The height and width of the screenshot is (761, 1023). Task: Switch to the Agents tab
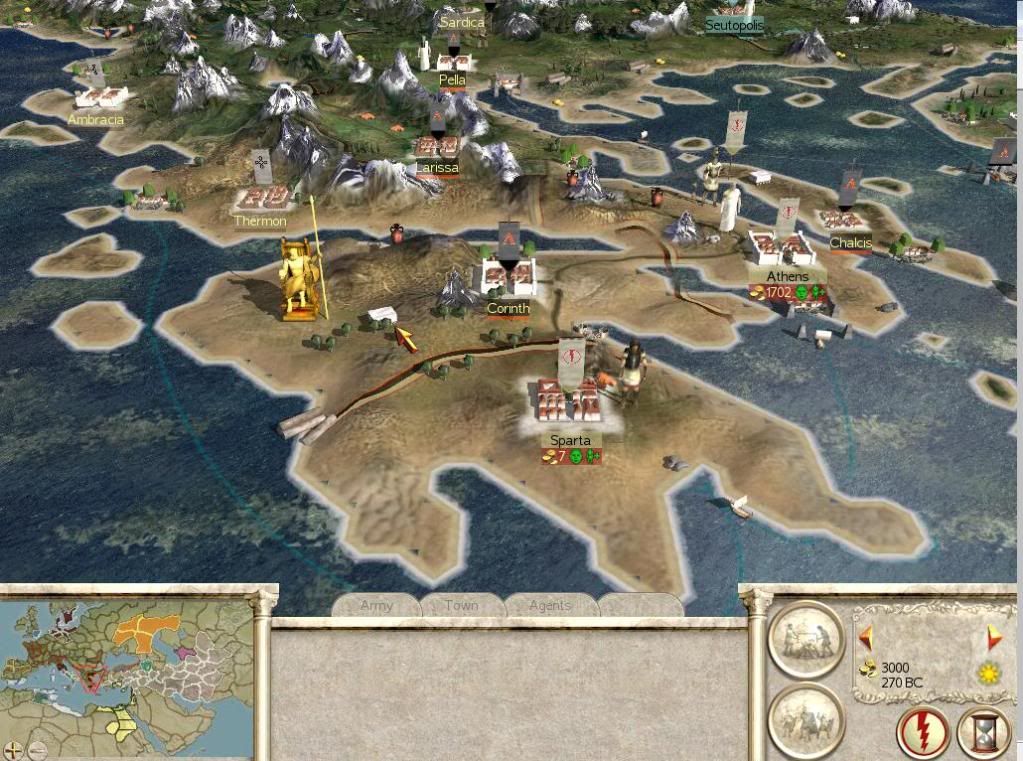[550, 605]
